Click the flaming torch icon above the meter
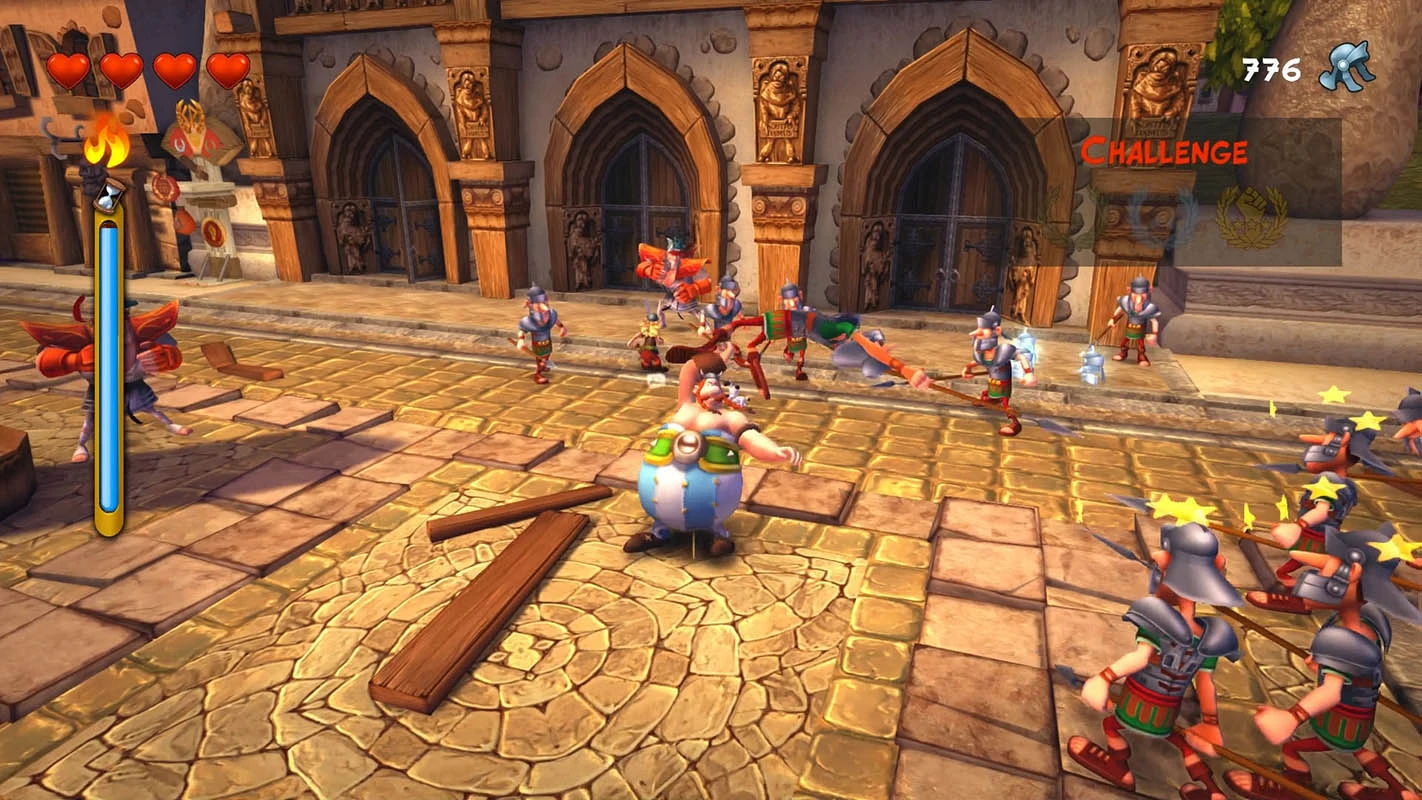Viewport: 1422px width, 800px height. coord(105,145)
